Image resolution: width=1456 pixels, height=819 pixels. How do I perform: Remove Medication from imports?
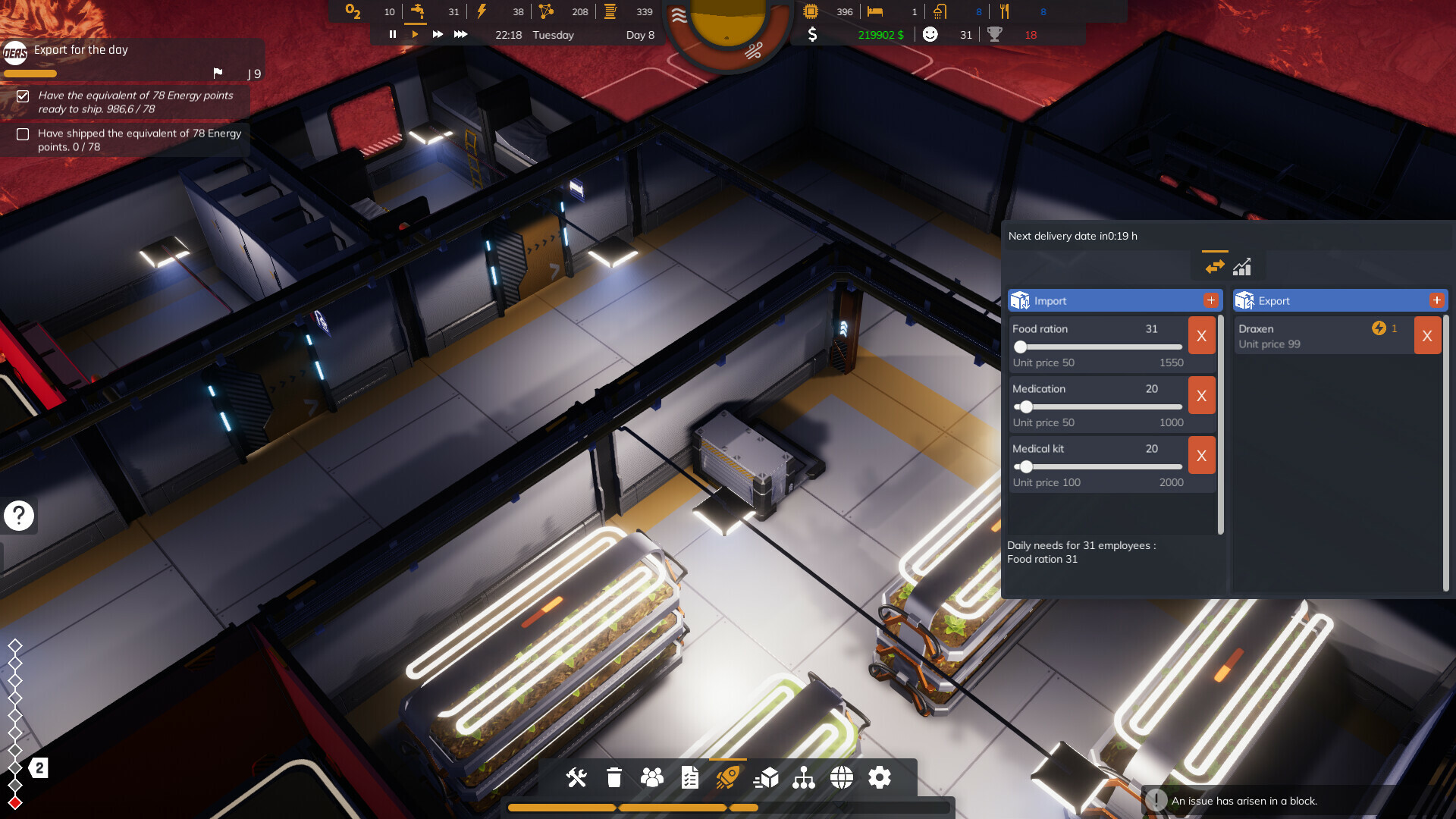click(1201, 395)
